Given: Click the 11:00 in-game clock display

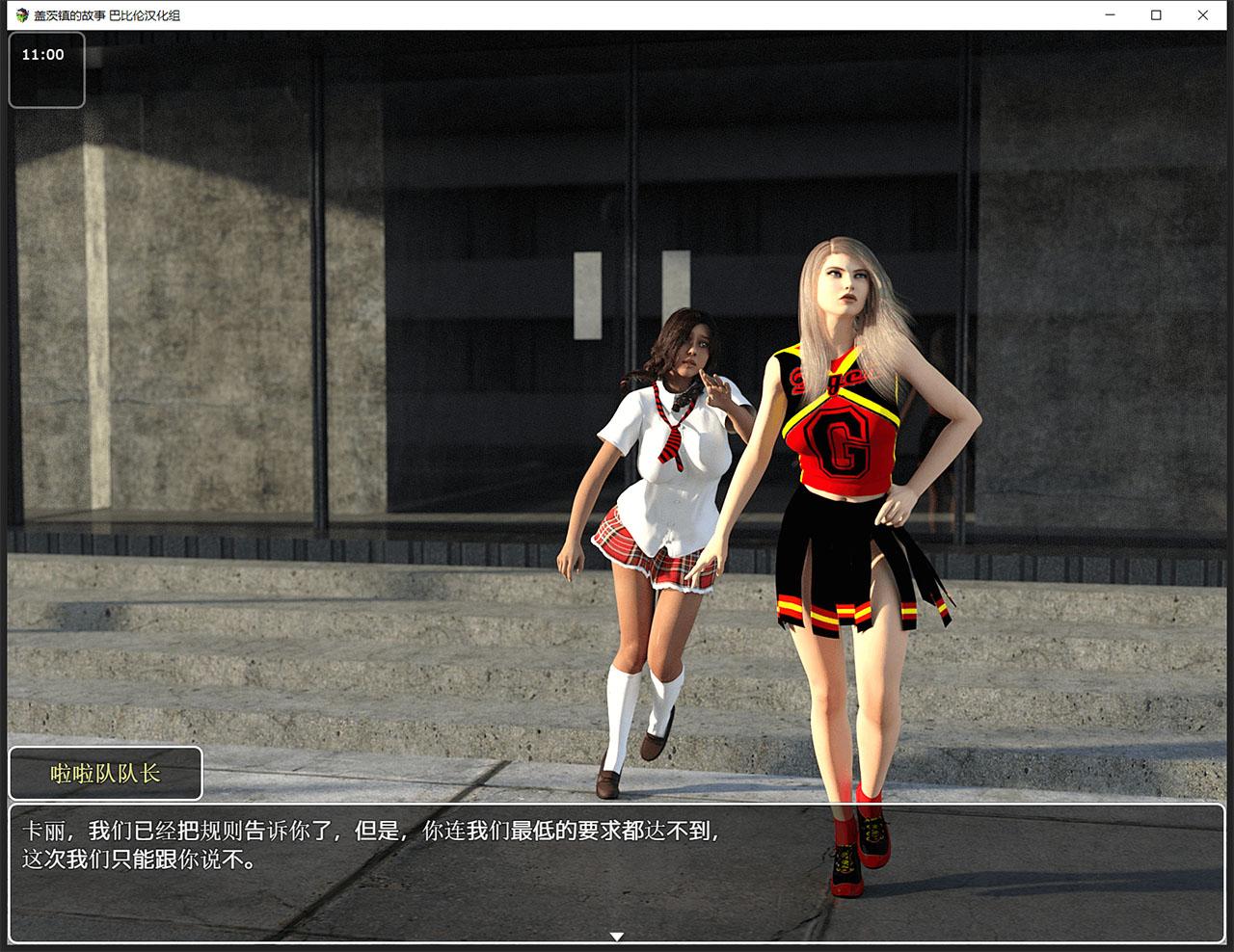Looking at the screenshot, I should point(42,55).
